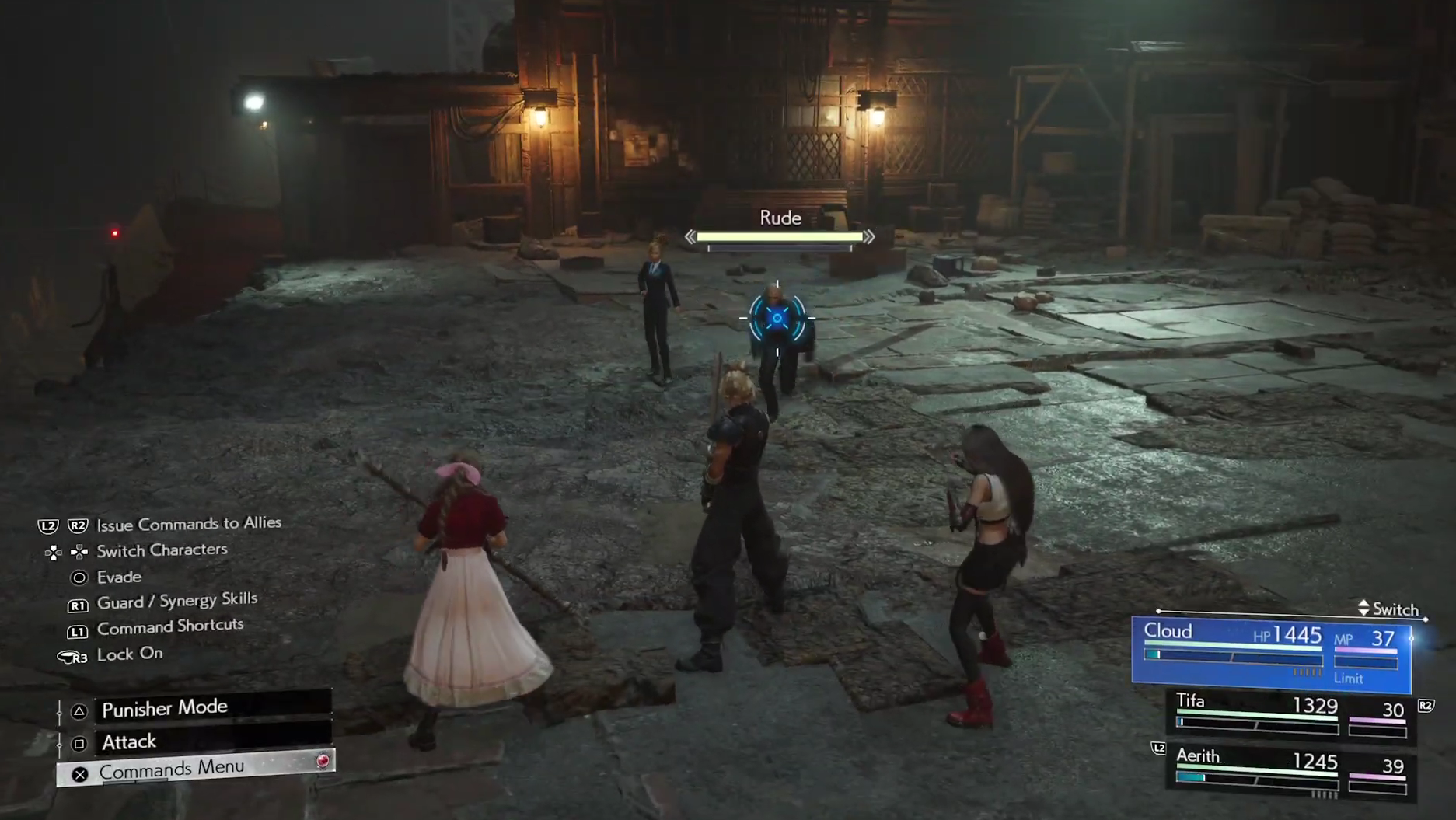Select Cloud's party status panel

[x=1271, y=652]
